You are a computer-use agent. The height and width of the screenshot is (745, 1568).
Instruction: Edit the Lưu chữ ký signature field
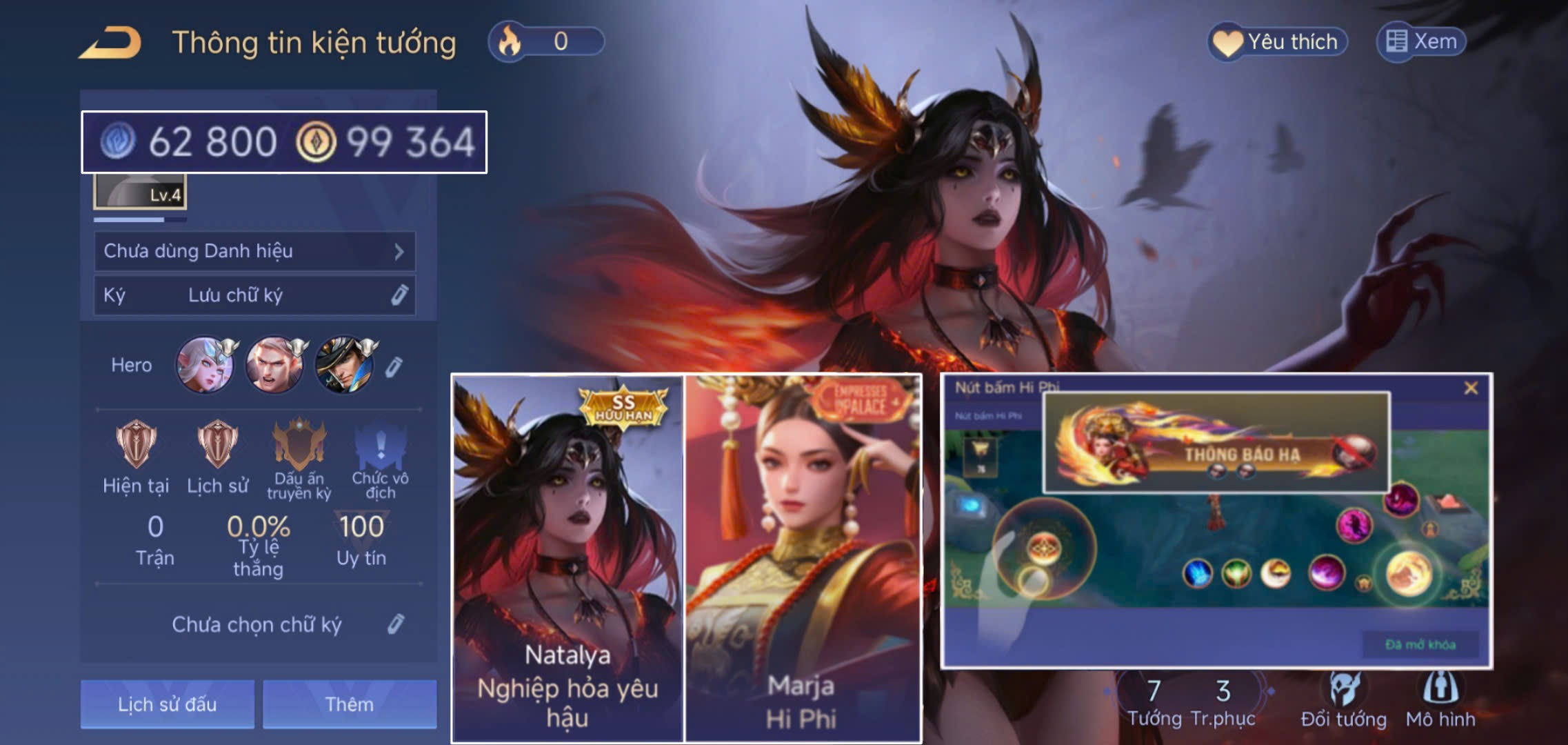click(399, 295)
